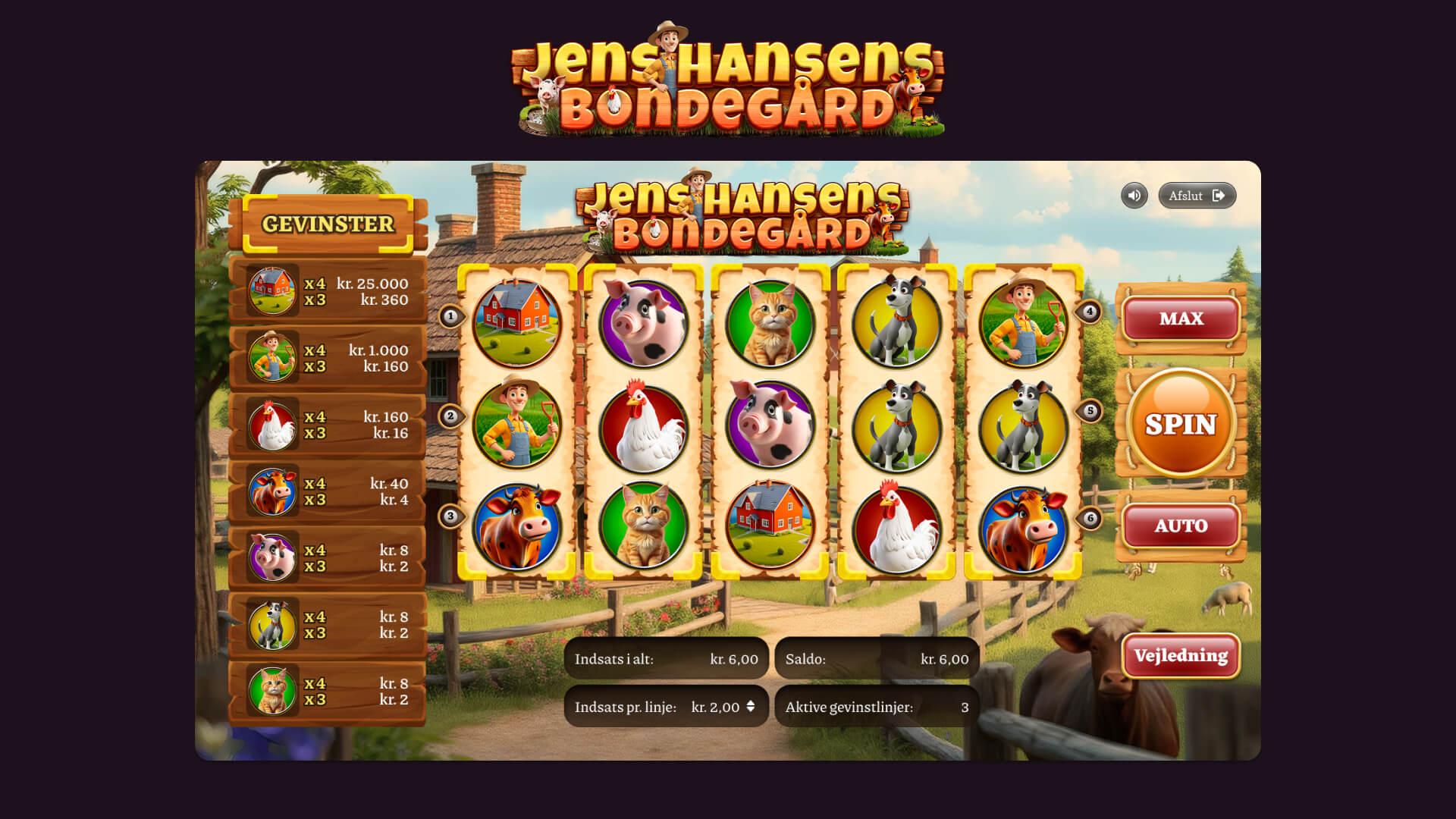Screen dimensions: 1456x819
Task: Select payline marker number 3
Action: point(450,516)
